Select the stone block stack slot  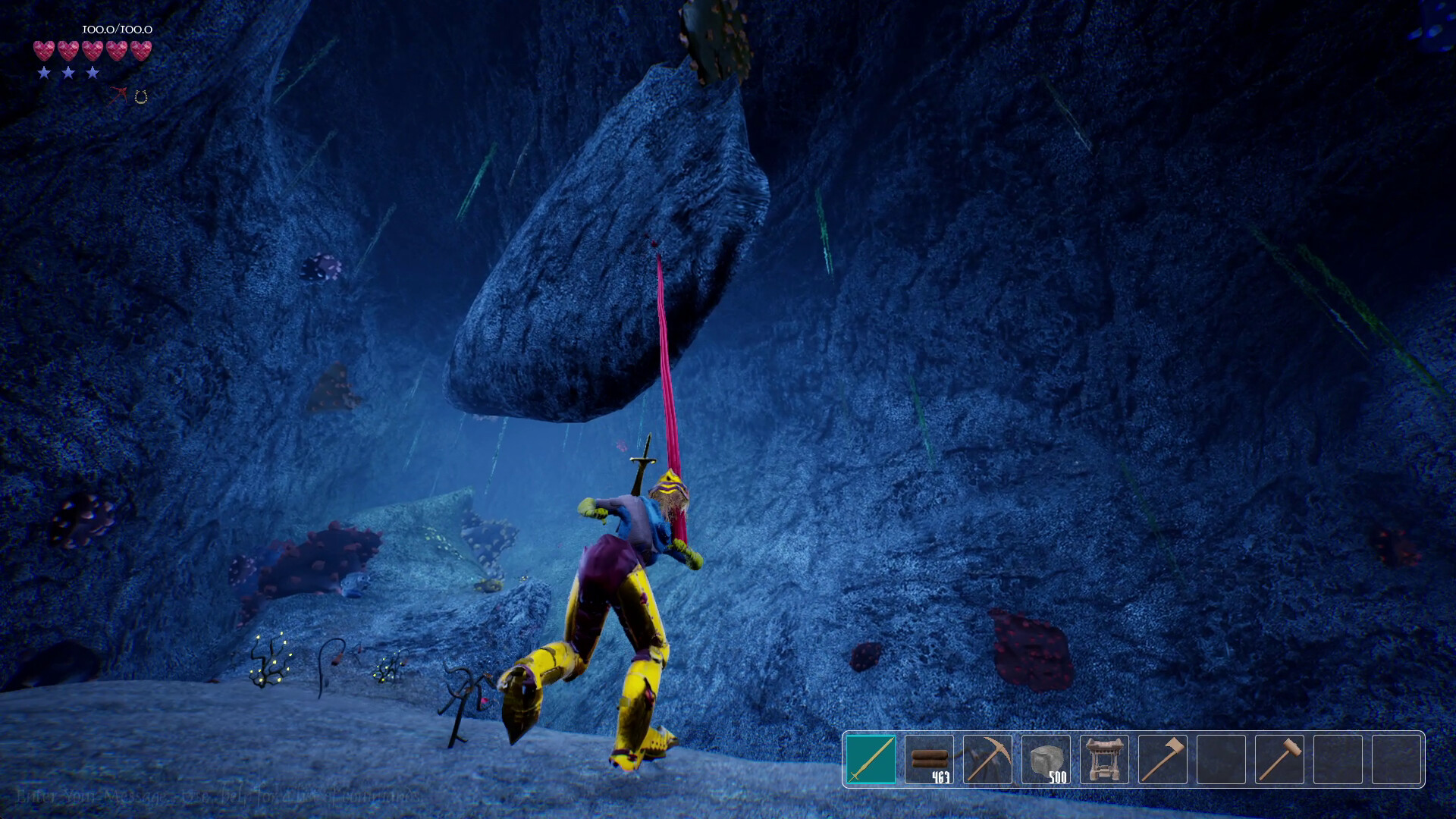point(1046,759)
